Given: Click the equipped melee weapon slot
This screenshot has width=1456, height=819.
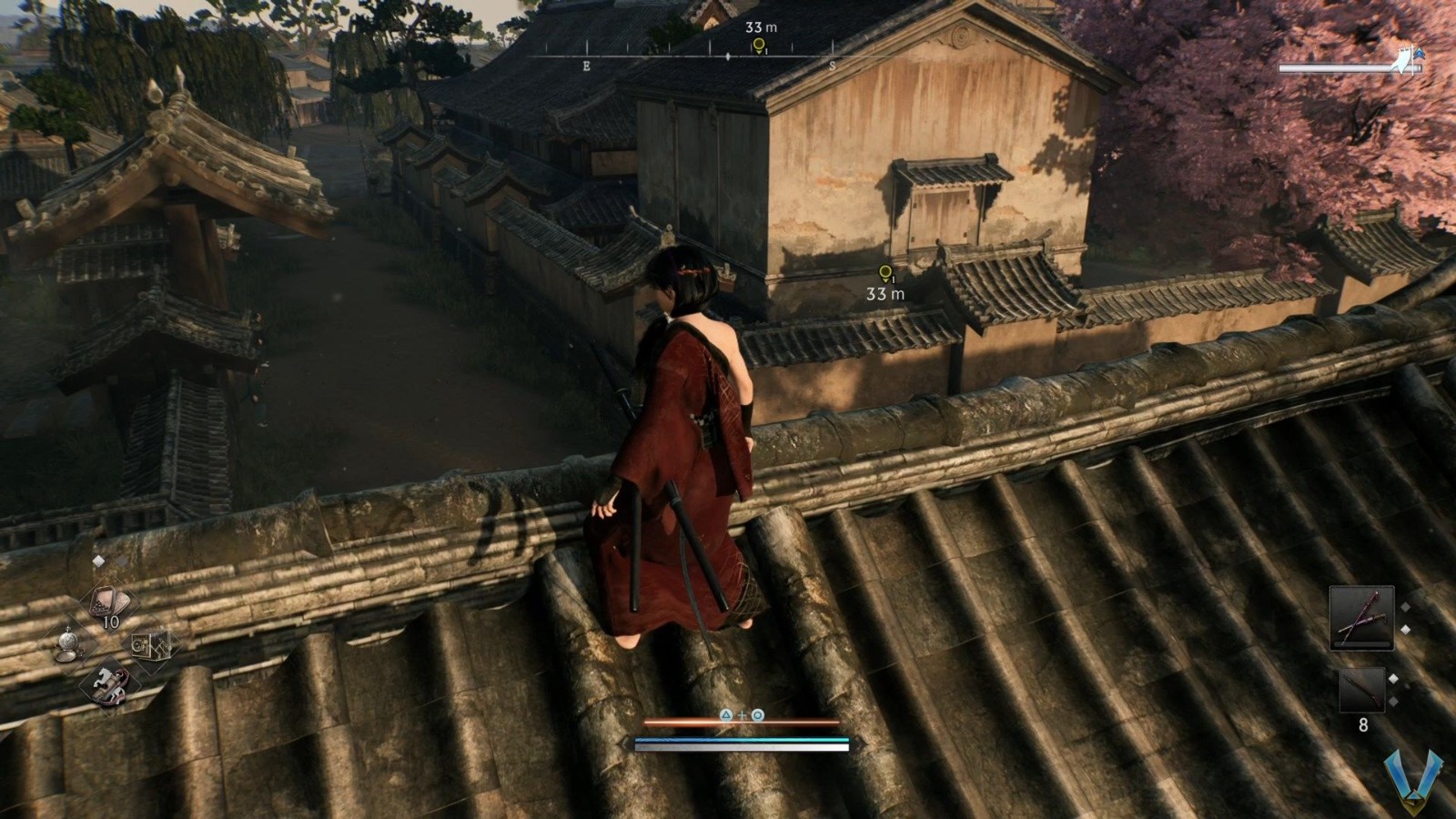Looking at the screenshot, I should tap(1361, 618).
